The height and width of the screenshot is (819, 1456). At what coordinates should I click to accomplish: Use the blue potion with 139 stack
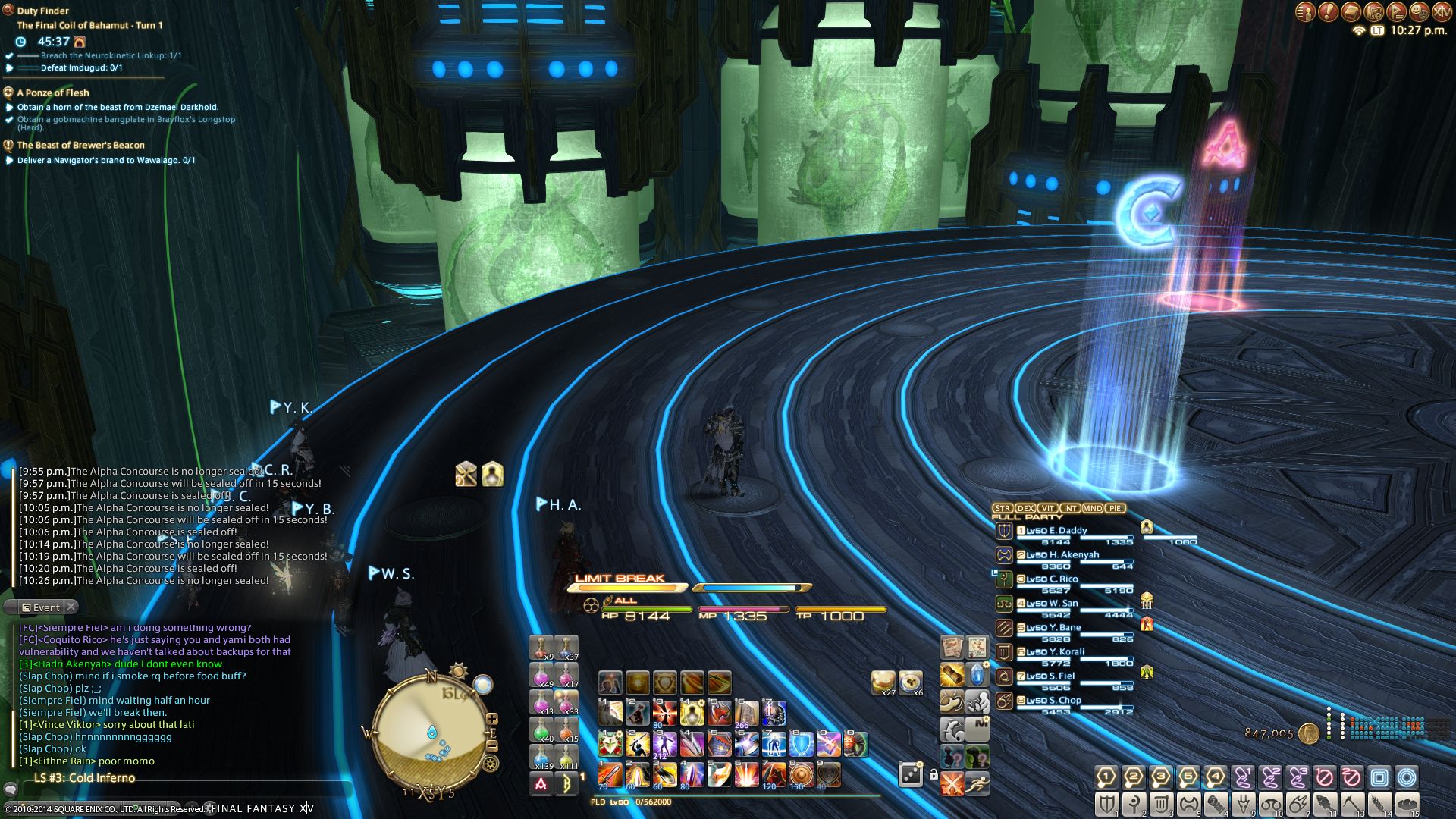click(x=541, y=757)
